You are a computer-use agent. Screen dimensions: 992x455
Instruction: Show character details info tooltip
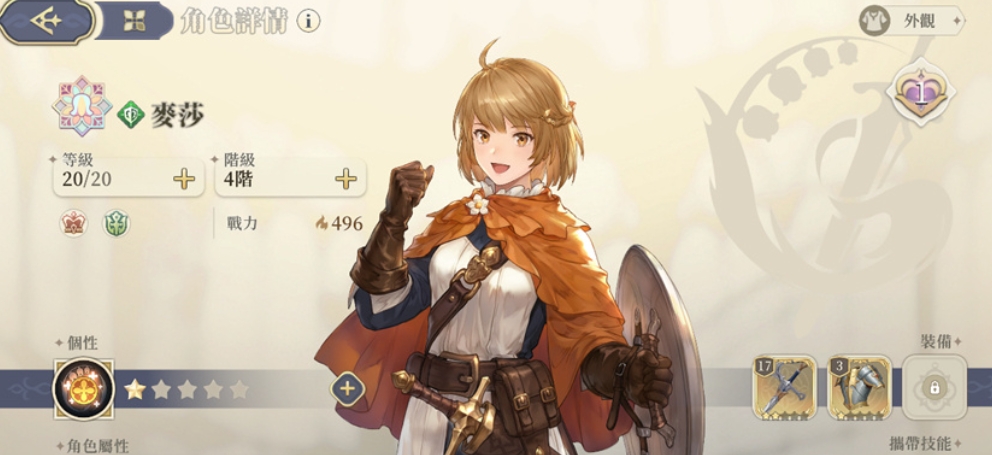pos(309,20)
